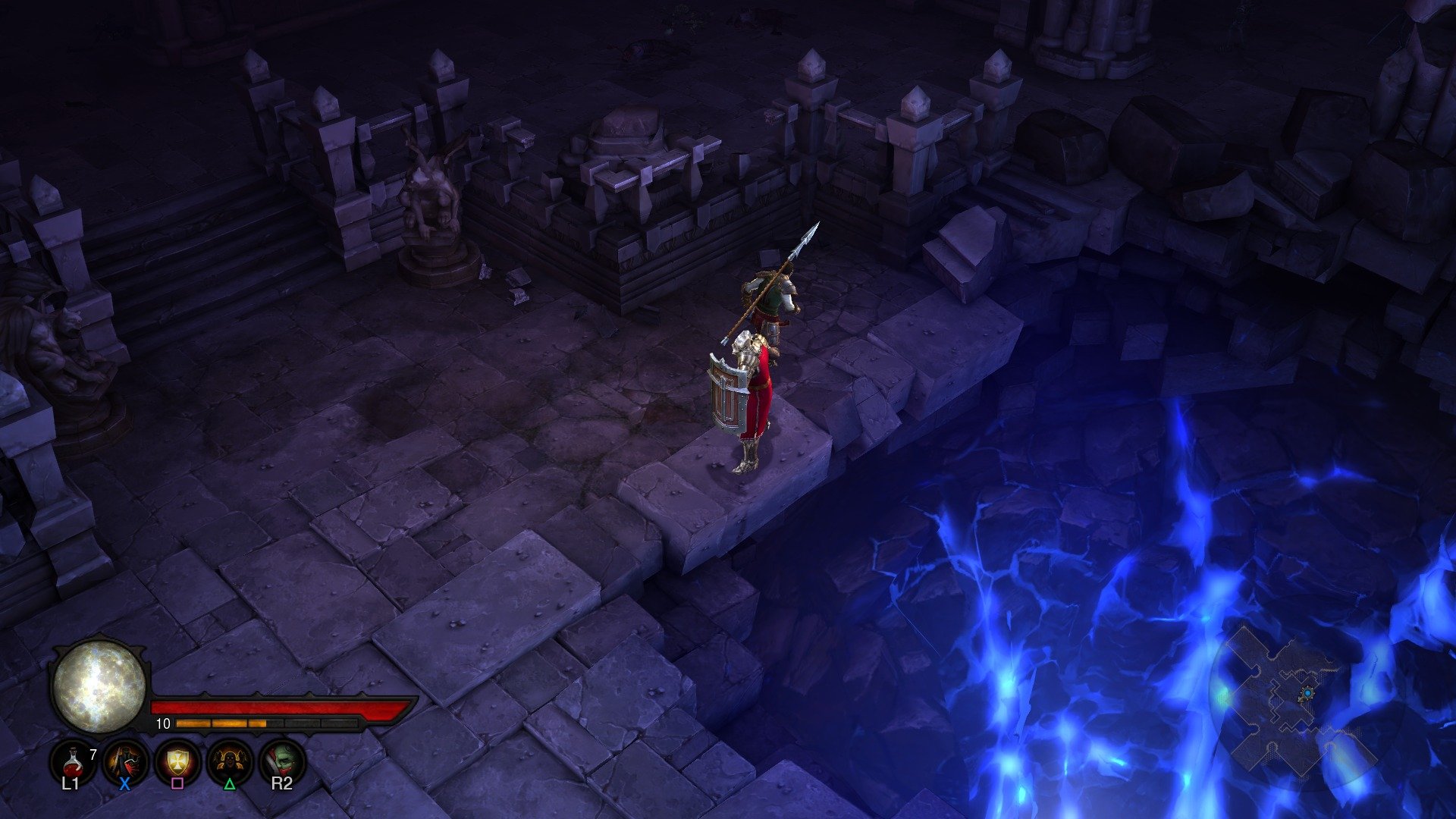This screenshot has width=1456, height=819.
Task: Click the teal player marker on the minimap
Action: point(1307,692)
